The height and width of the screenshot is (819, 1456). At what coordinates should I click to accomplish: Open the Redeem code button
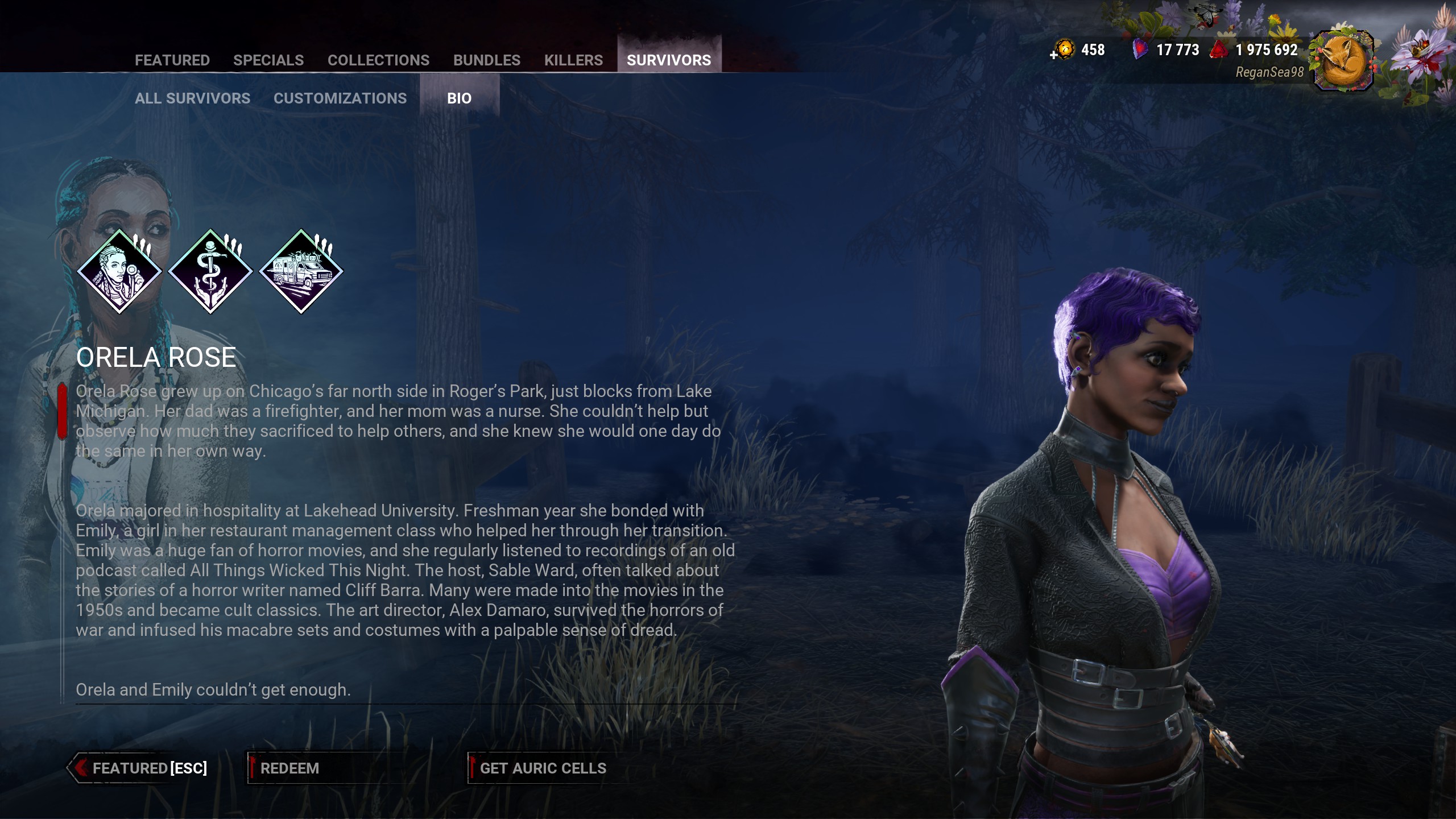pos(290,768)
